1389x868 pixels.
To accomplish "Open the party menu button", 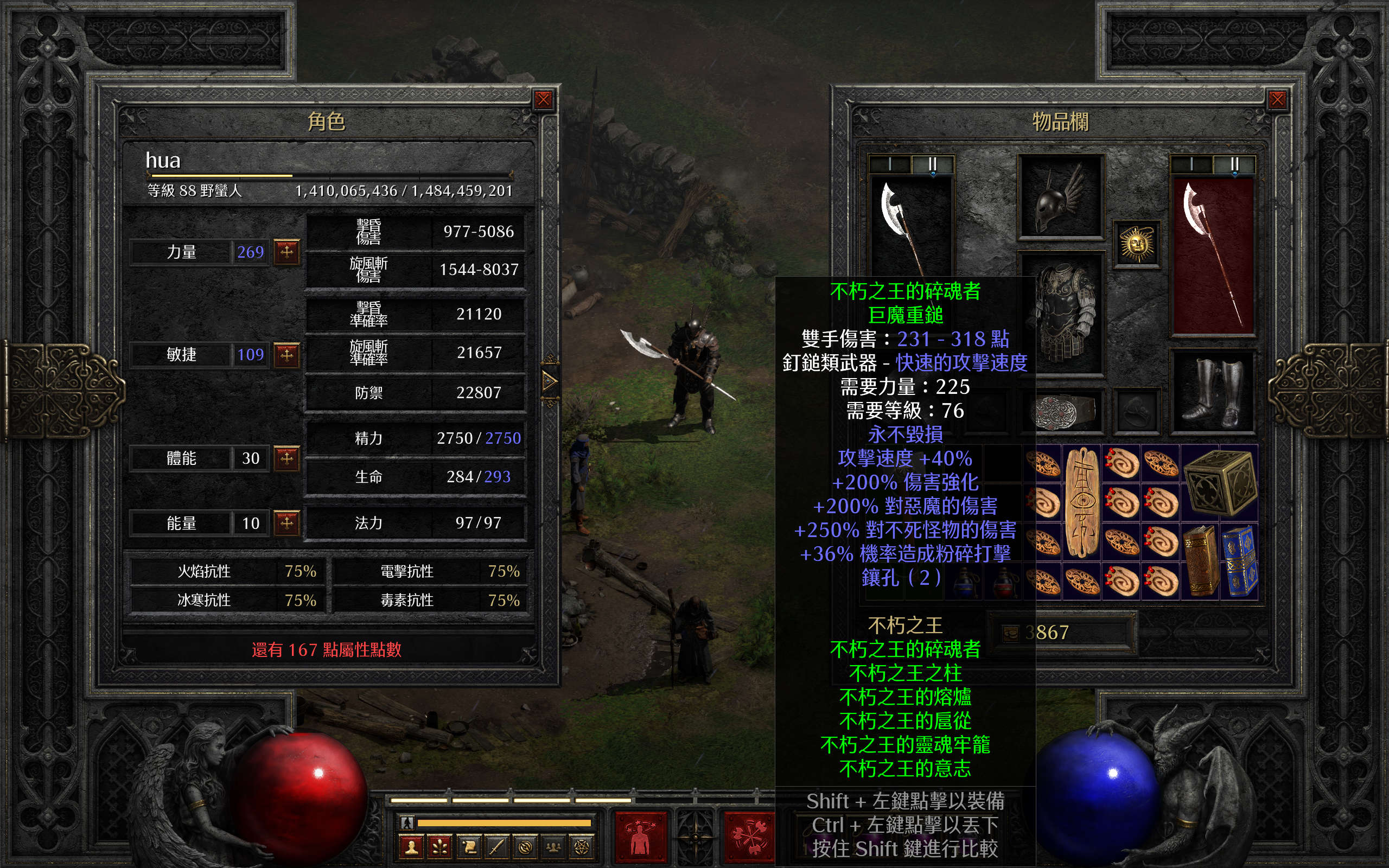I will tap(553, 847).
